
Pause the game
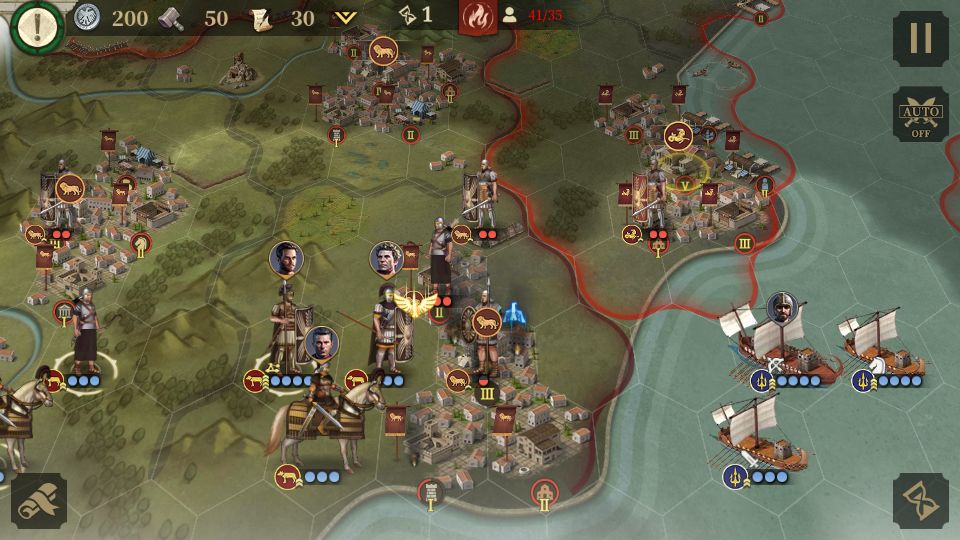920,39
